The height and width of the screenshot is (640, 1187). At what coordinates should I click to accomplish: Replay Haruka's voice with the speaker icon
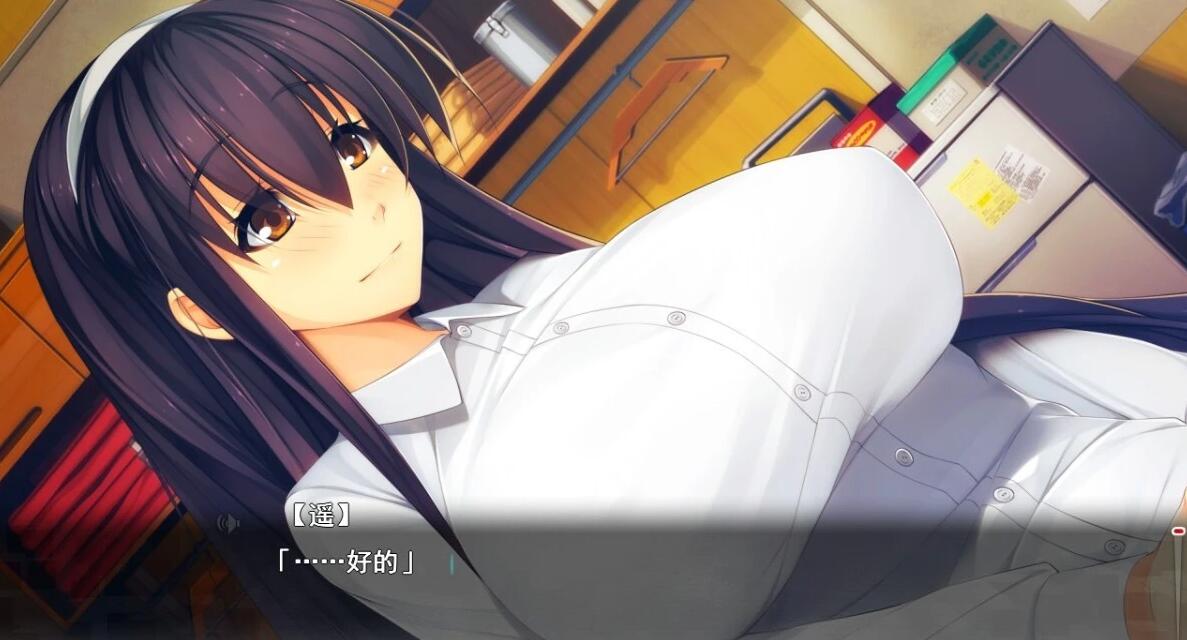(230, 522)
